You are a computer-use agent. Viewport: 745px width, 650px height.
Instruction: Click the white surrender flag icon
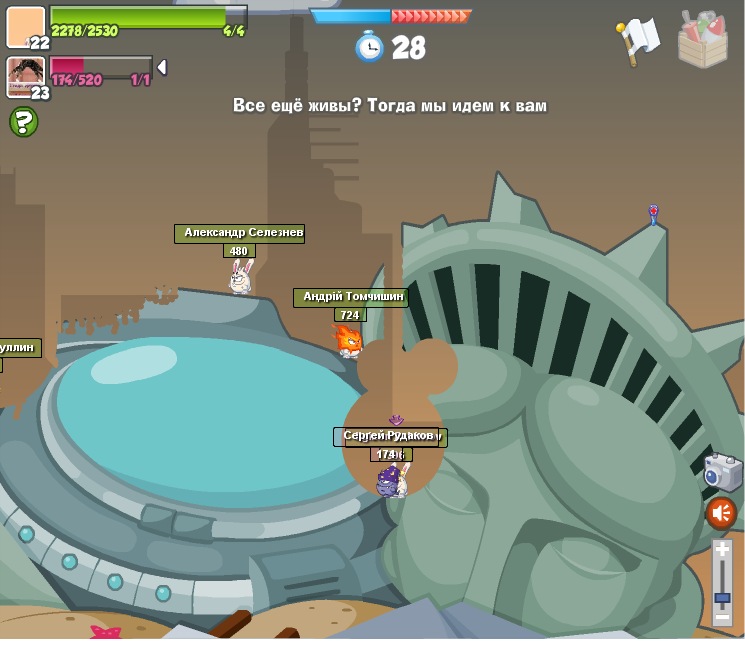[637, 40]
